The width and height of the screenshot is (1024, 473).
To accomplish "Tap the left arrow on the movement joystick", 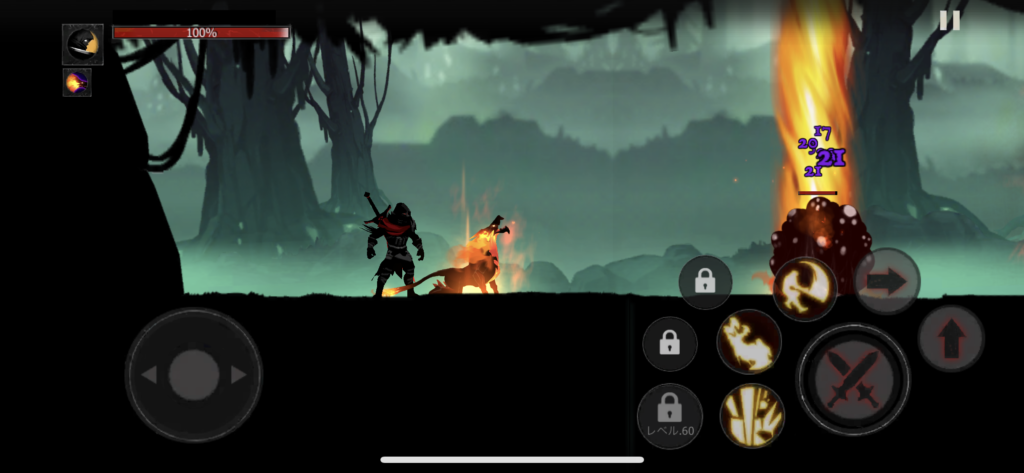I will pyautogui.click(x=148, y=375).
